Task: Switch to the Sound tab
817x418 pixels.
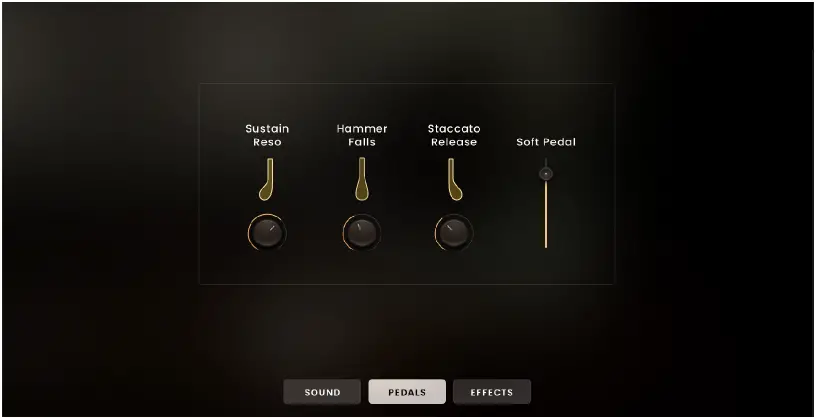Action: 322,392
